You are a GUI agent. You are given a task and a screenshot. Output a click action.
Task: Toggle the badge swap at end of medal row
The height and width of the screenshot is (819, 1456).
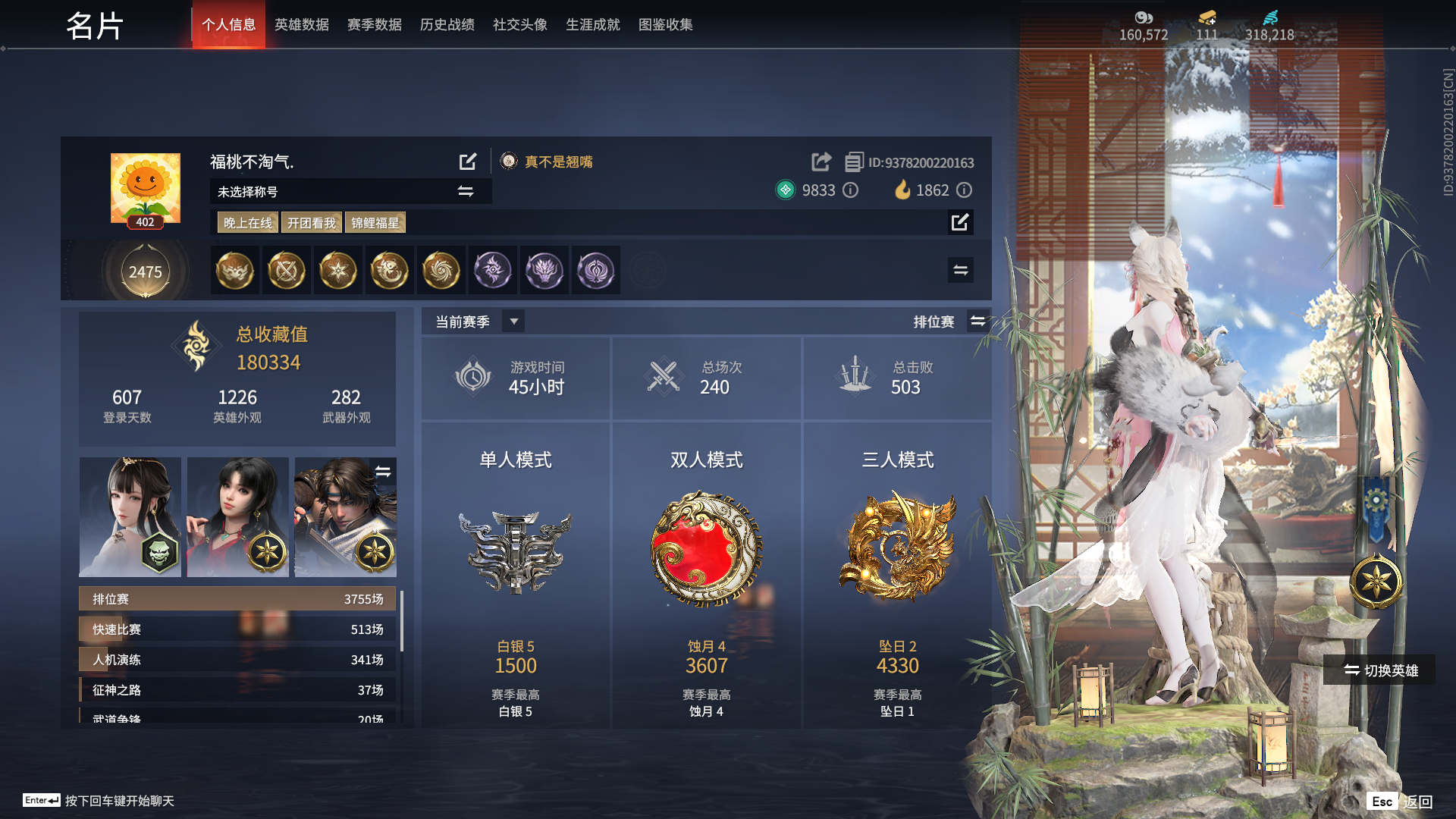(x=960, y=269)
